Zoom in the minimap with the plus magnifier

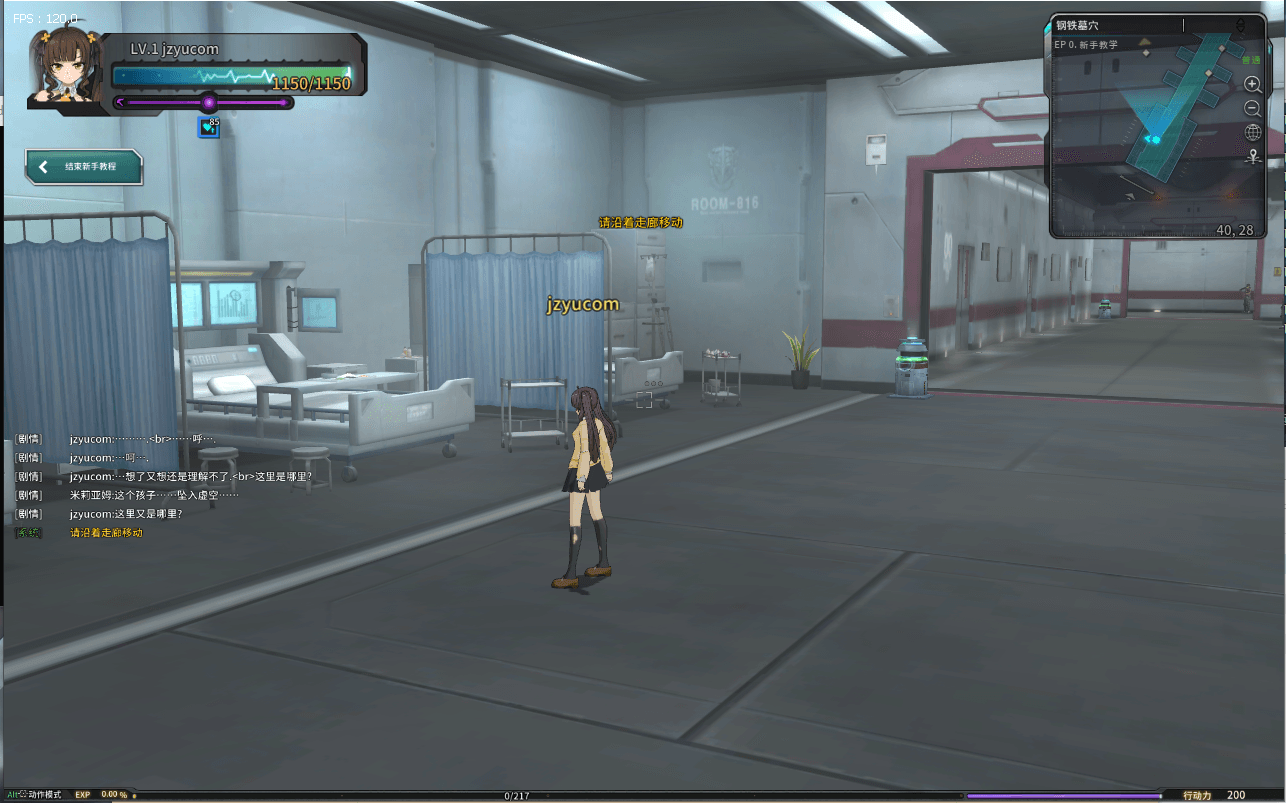click(1252, 85)
